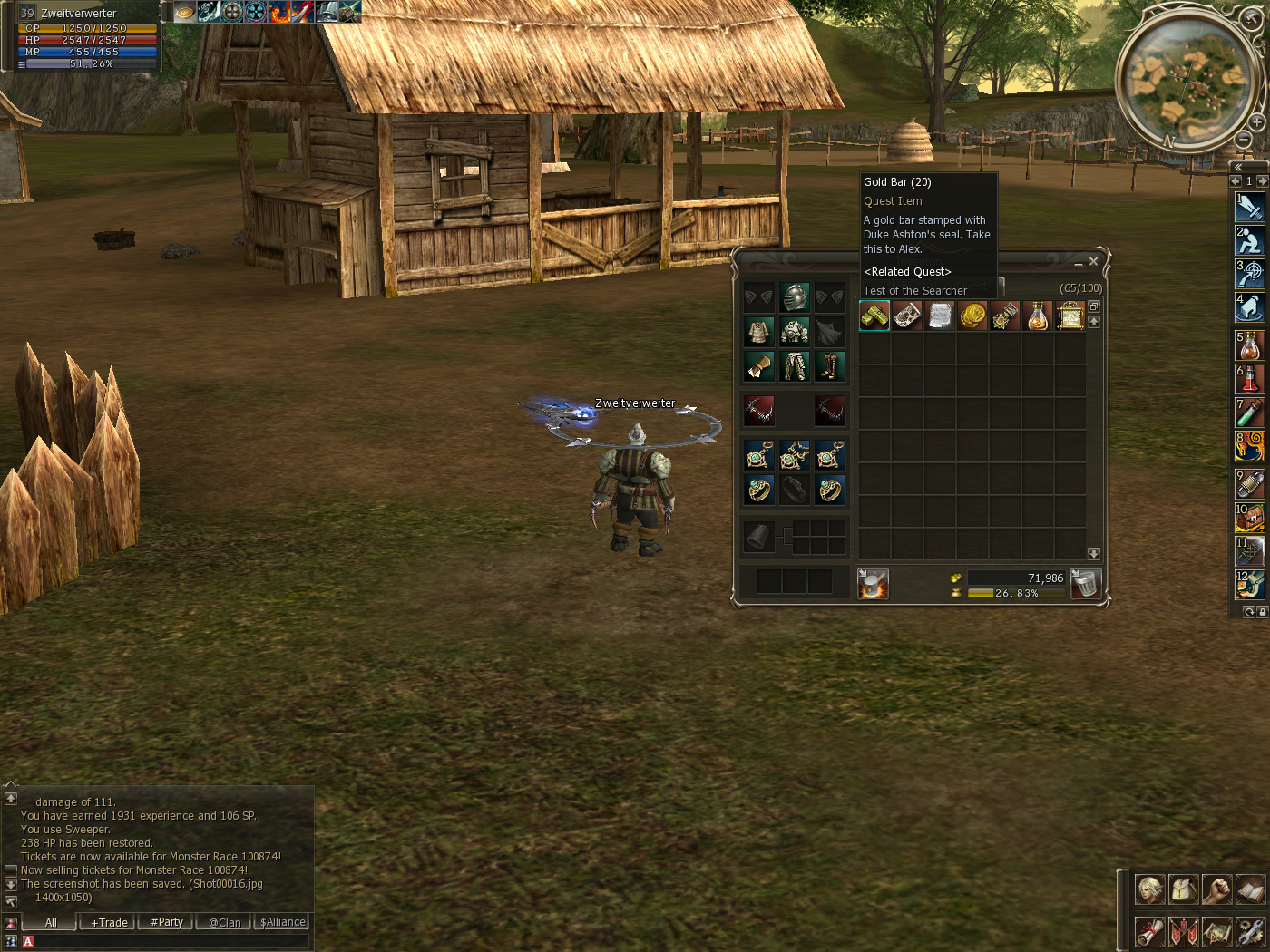The height and width of the screenshot is (952, 1270).
Task: Switch chat to the #Party tab
Action: click(x=167, y=922)
